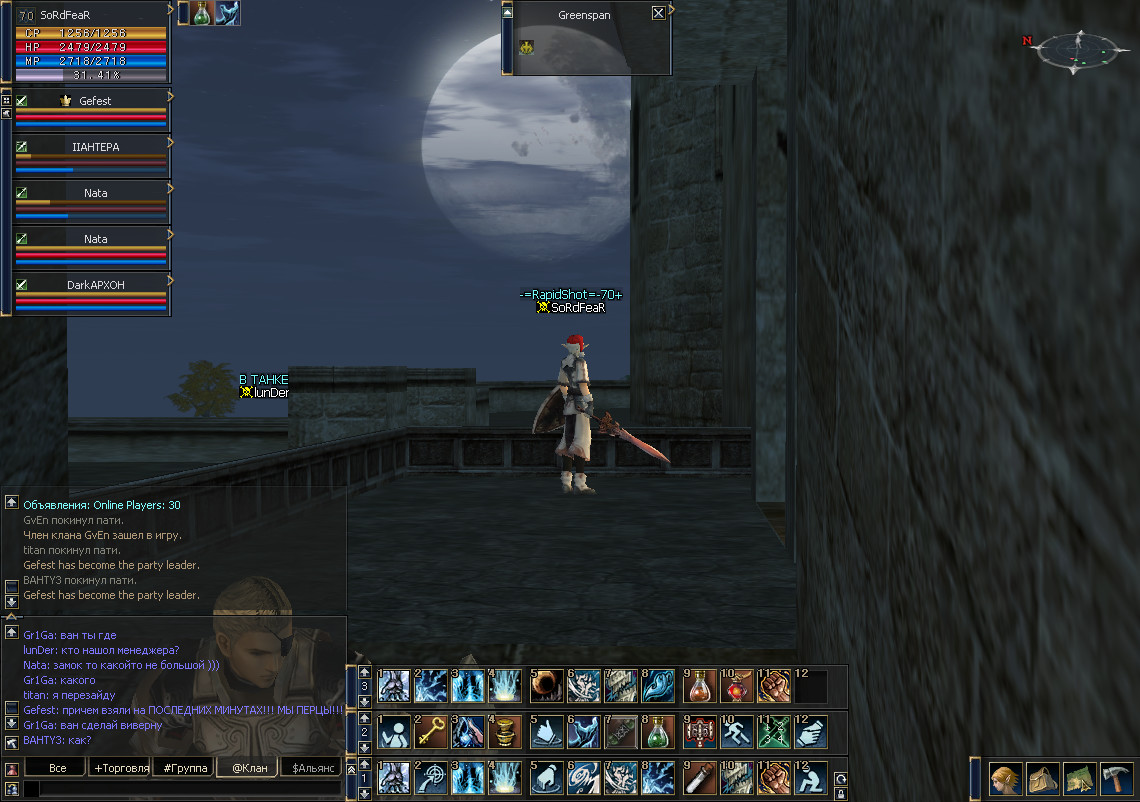Activate the sit/kneel action icon
Viewport: 1140px width, 802px height.
[x=809, y=777]
